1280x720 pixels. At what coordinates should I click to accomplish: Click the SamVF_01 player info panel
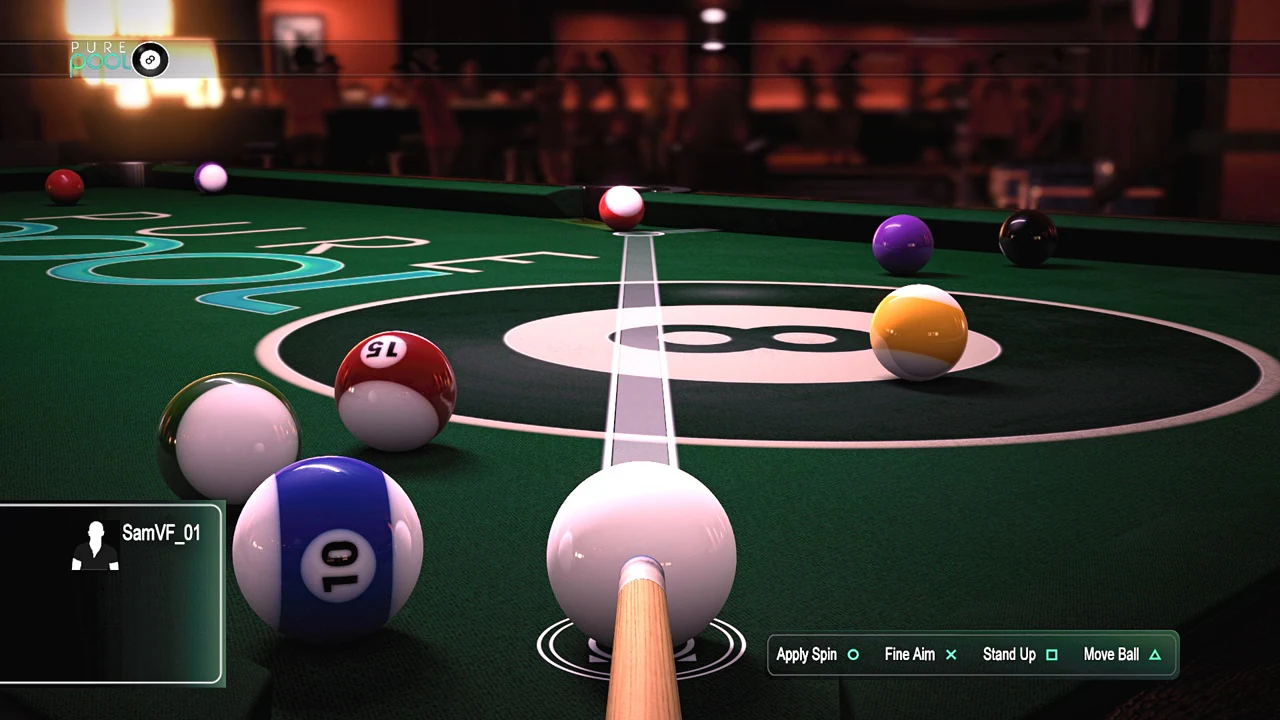[110, 595]
